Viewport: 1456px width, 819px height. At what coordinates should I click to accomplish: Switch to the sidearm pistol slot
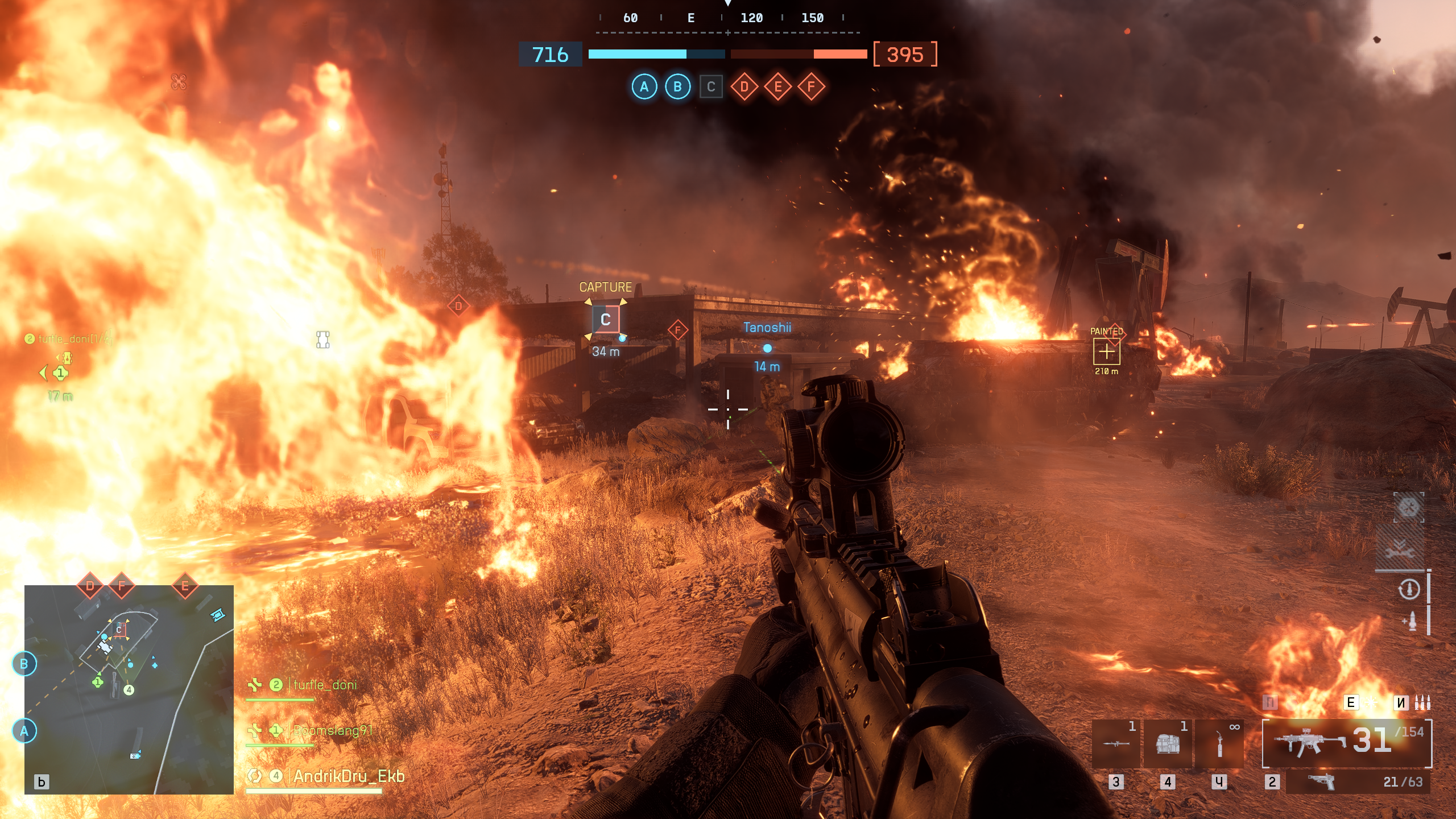pos(1358,782)
